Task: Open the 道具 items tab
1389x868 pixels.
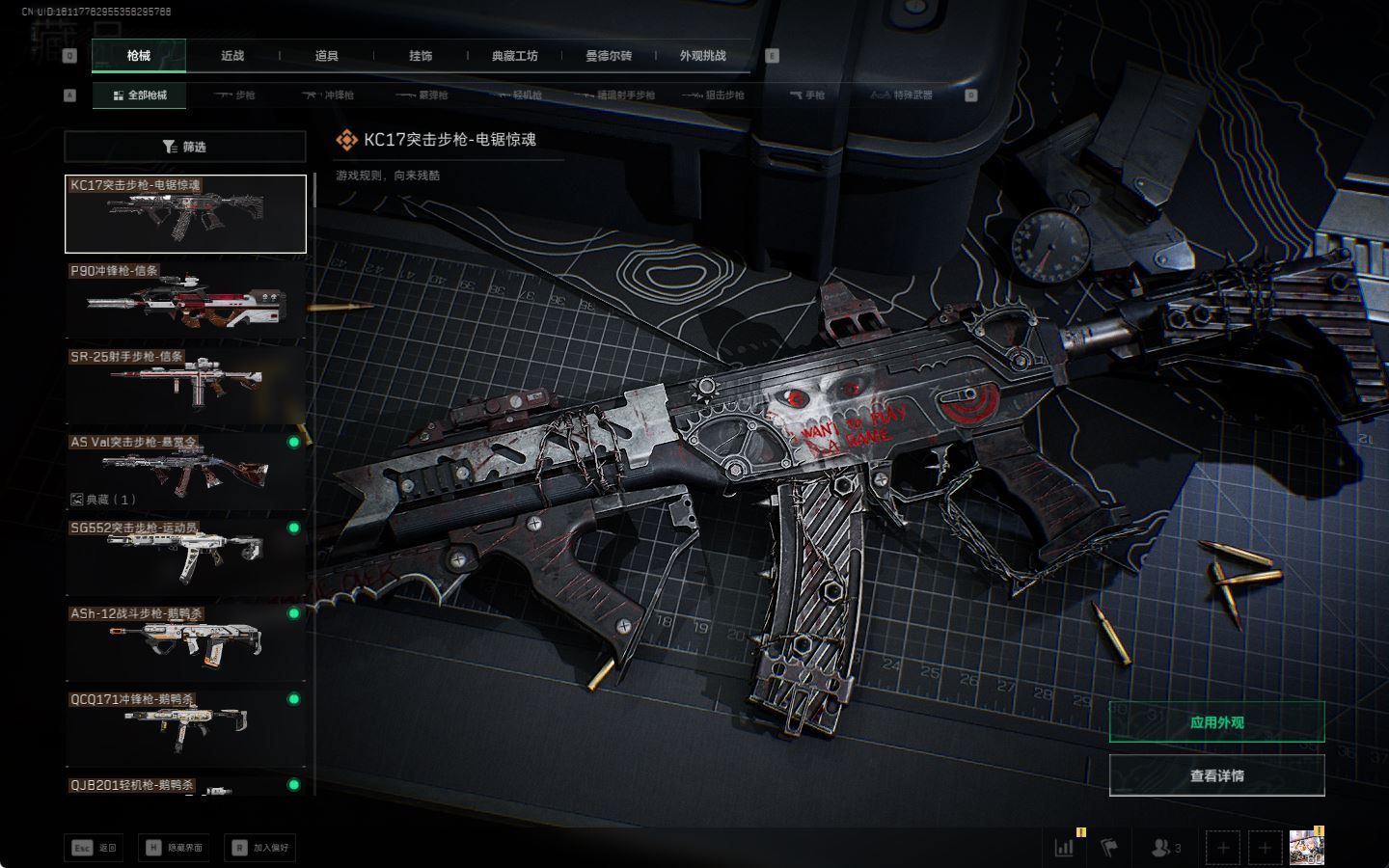Action: tap(327, 56)
